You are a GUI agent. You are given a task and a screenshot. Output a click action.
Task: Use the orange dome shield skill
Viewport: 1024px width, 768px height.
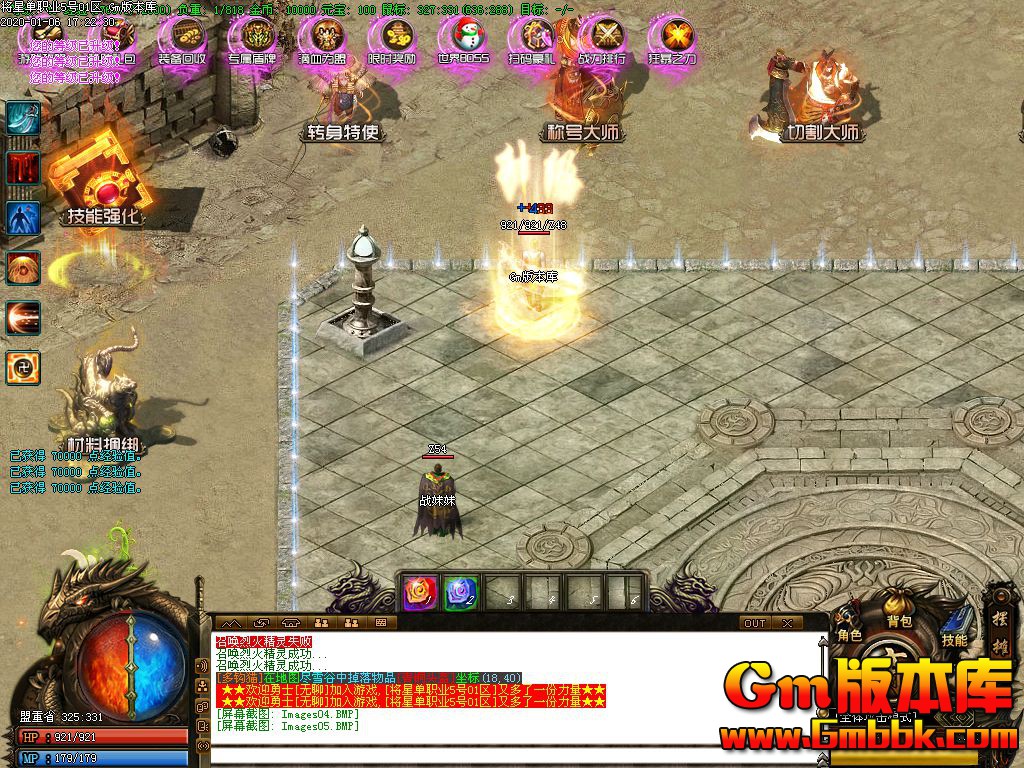(23, 268)
